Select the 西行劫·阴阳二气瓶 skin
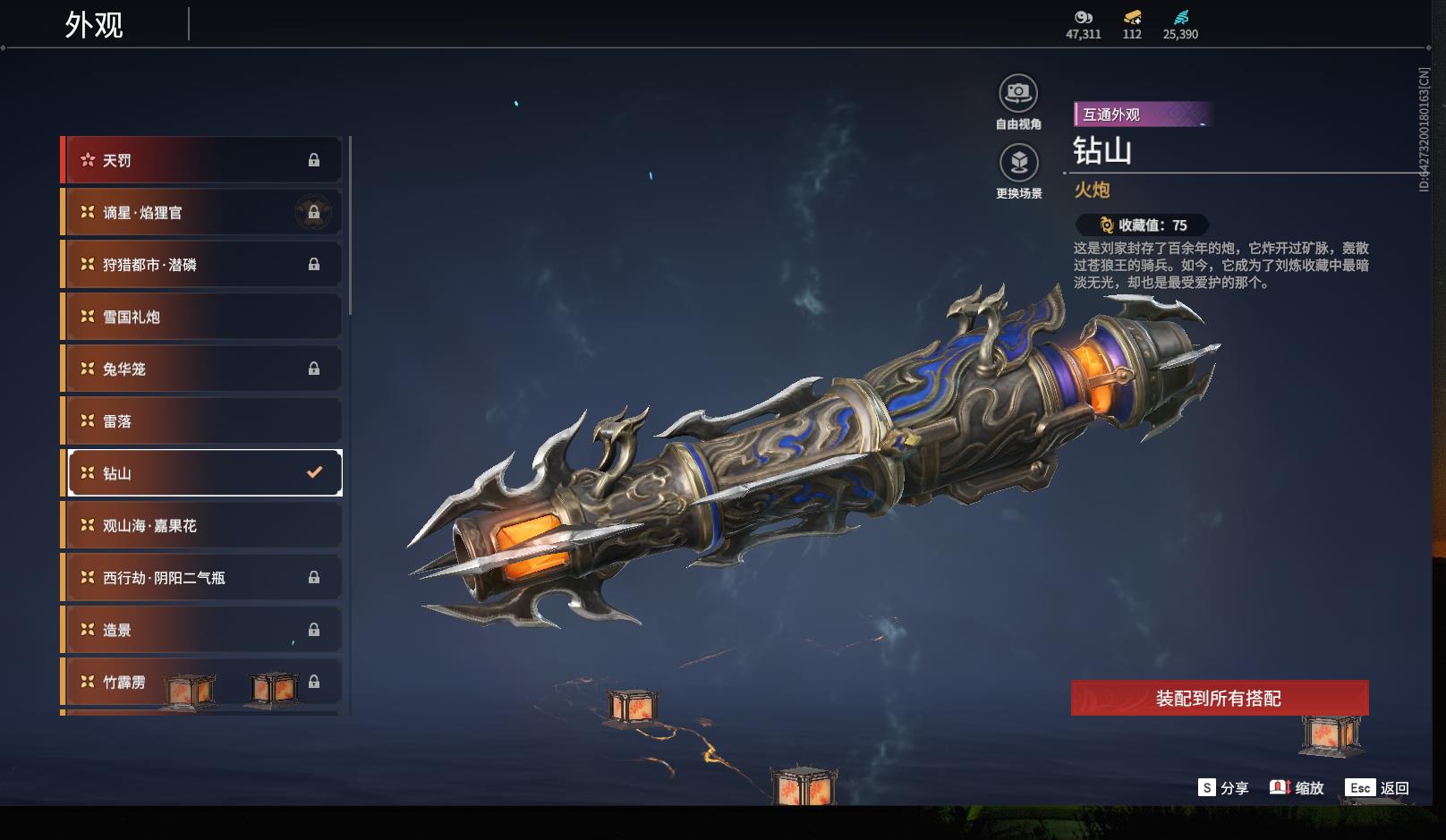The height and width of the screenshot is (840, 1446). tap(202, 578)
